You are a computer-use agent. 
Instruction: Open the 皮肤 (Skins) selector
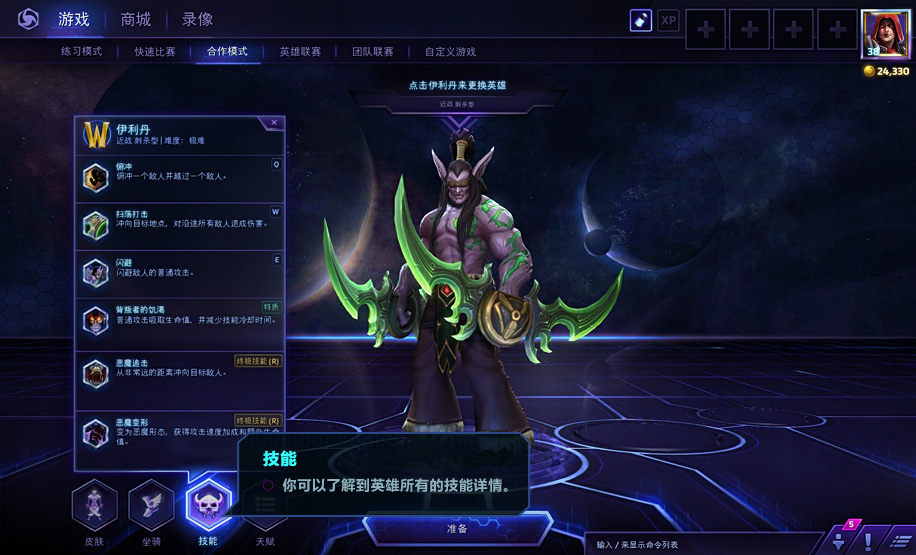pos(95,507)
